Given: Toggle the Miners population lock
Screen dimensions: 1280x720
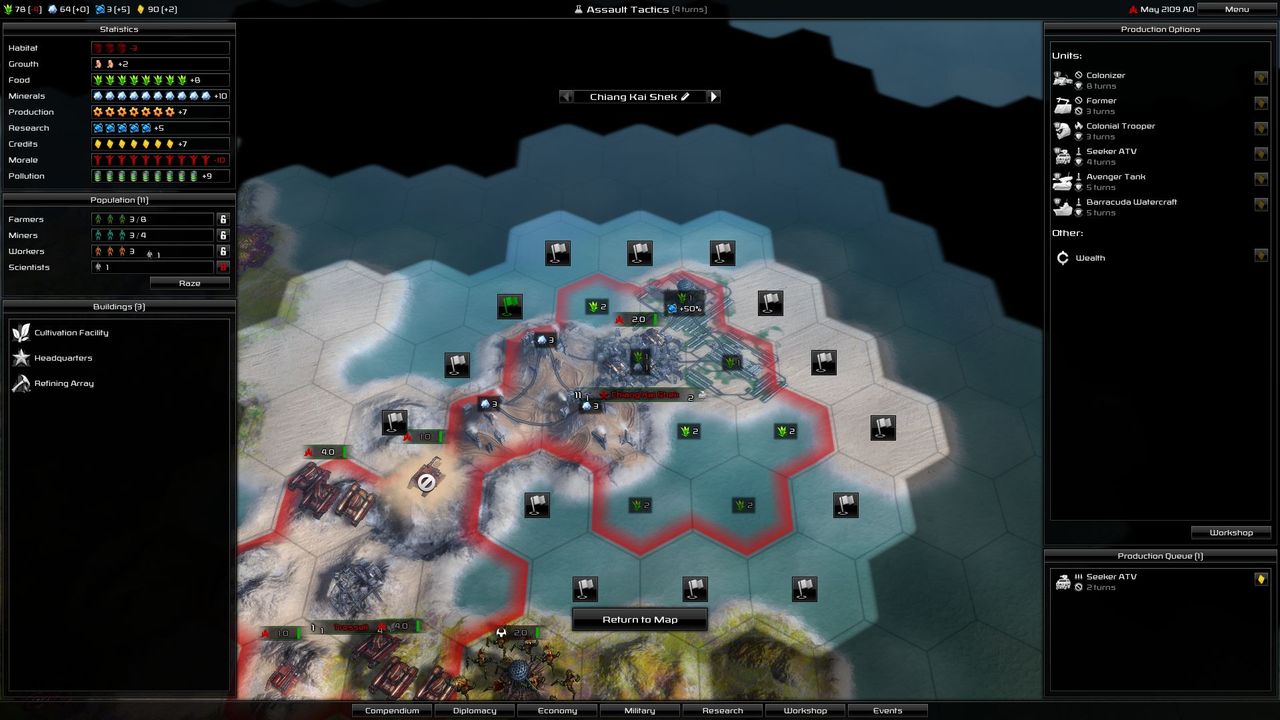Looking at the screenshot, I should click(x=222, y=235).
